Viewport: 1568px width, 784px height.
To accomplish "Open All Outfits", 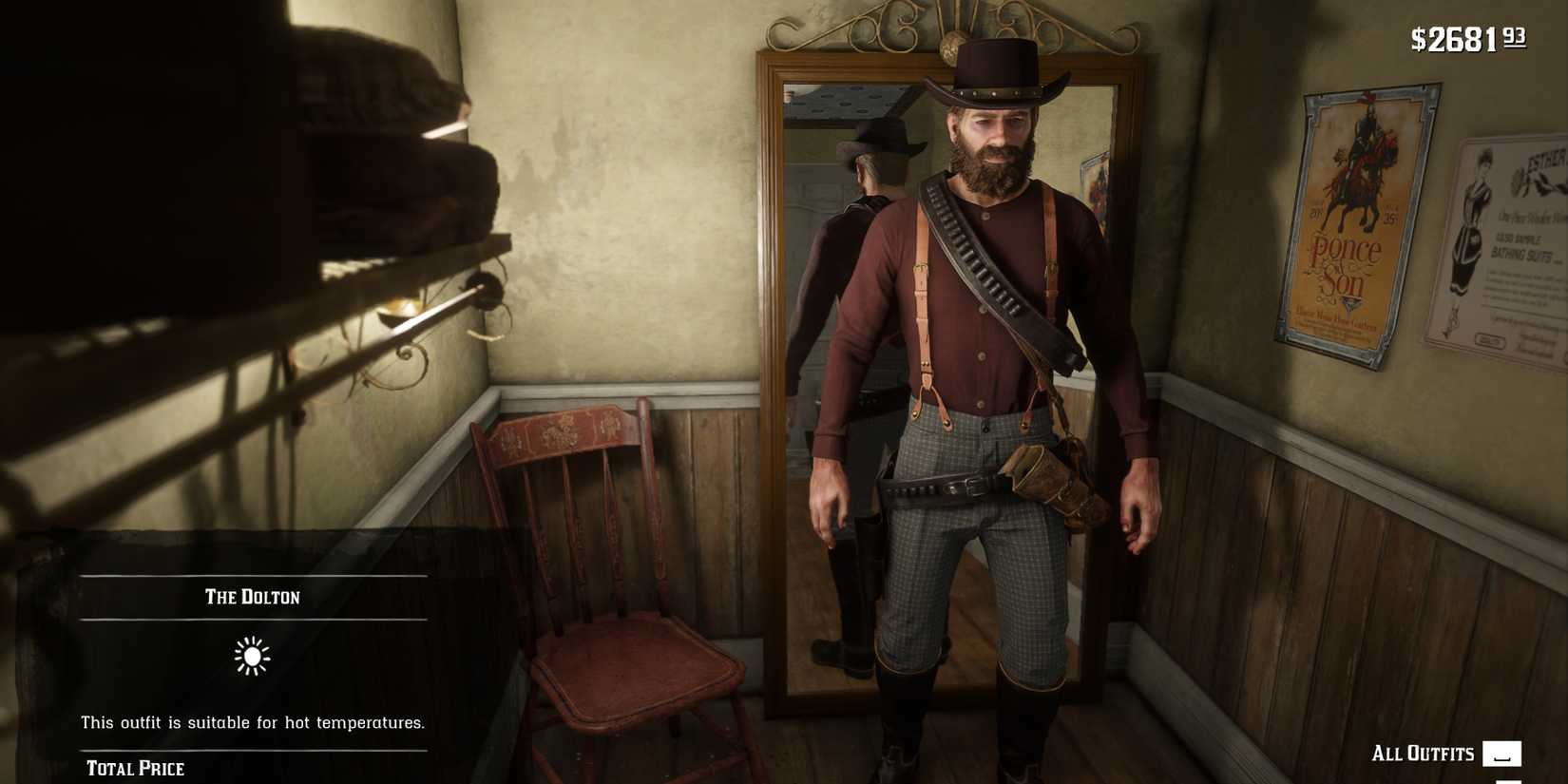I will [x=1420, y=754].
